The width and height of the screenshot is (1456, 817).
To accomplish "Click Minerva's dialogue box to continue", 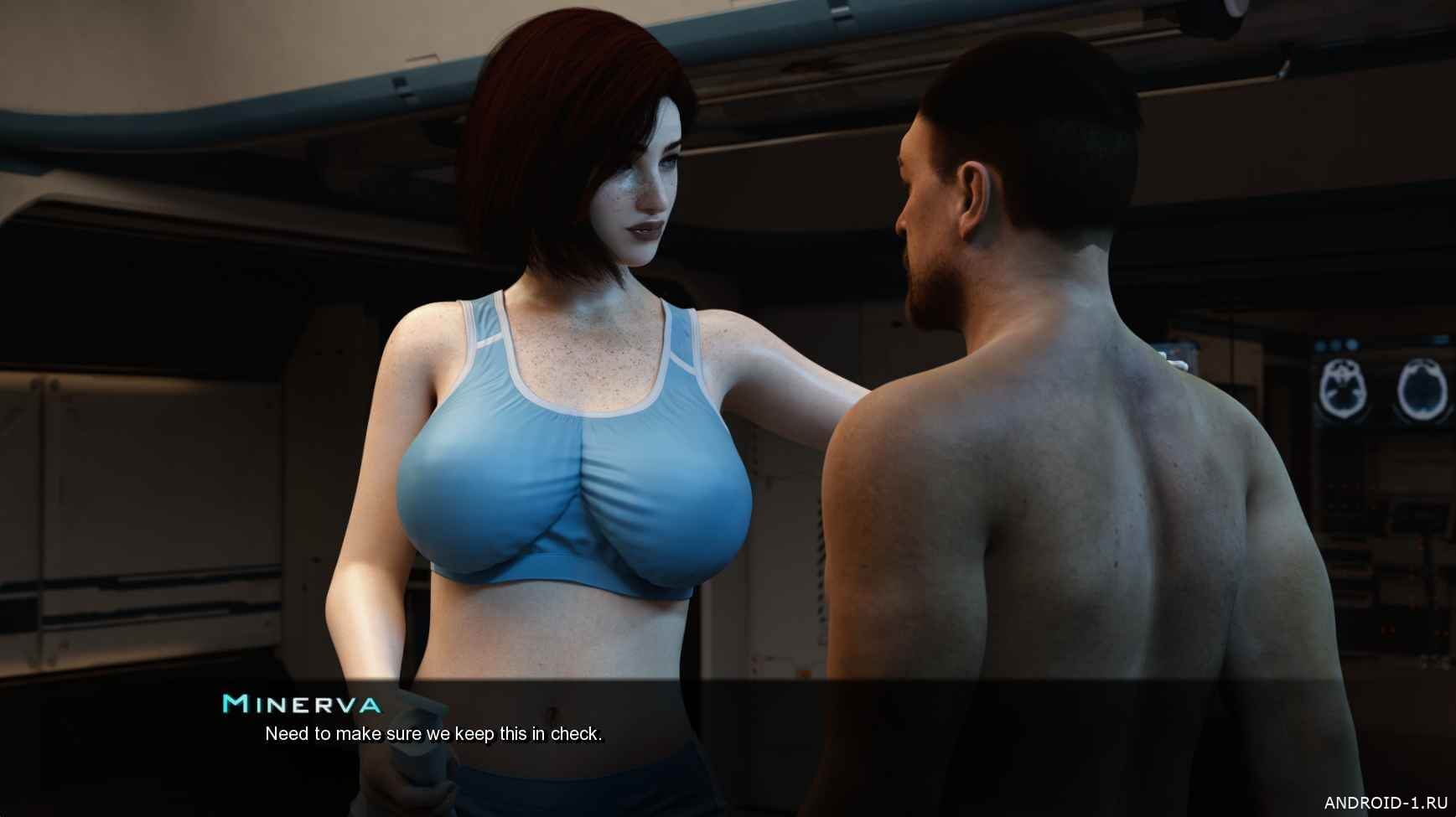I will tap(728, 734).
